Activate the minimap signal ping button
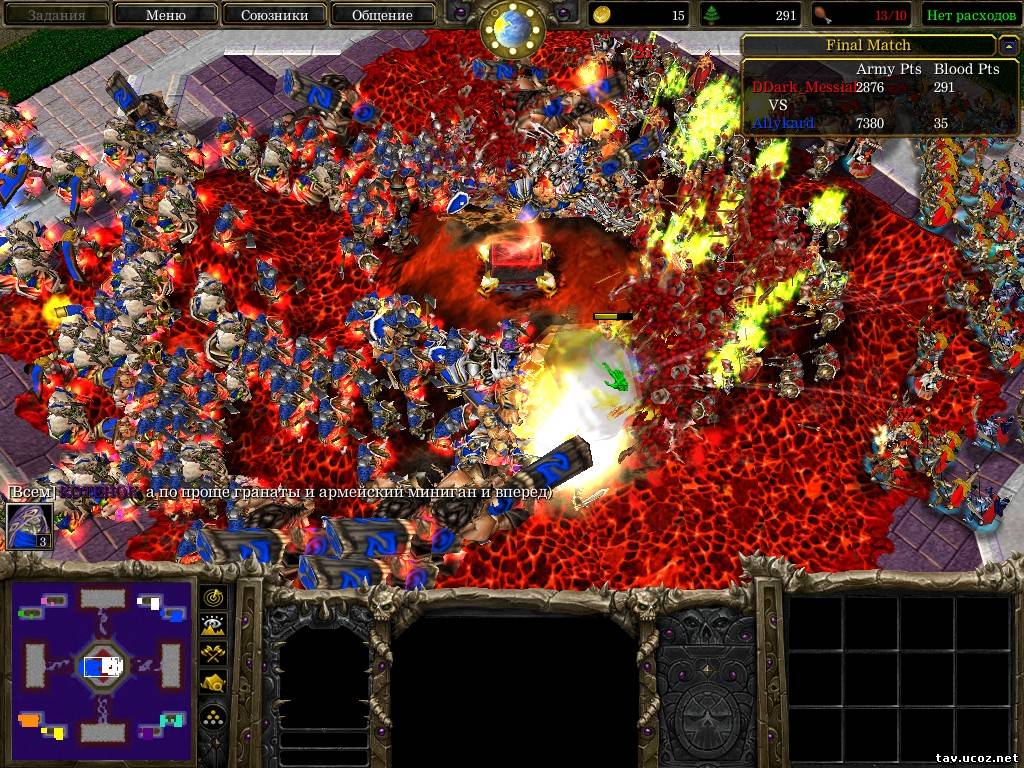The height and width of the screenshot is (768, 1024). click(214, 597)
